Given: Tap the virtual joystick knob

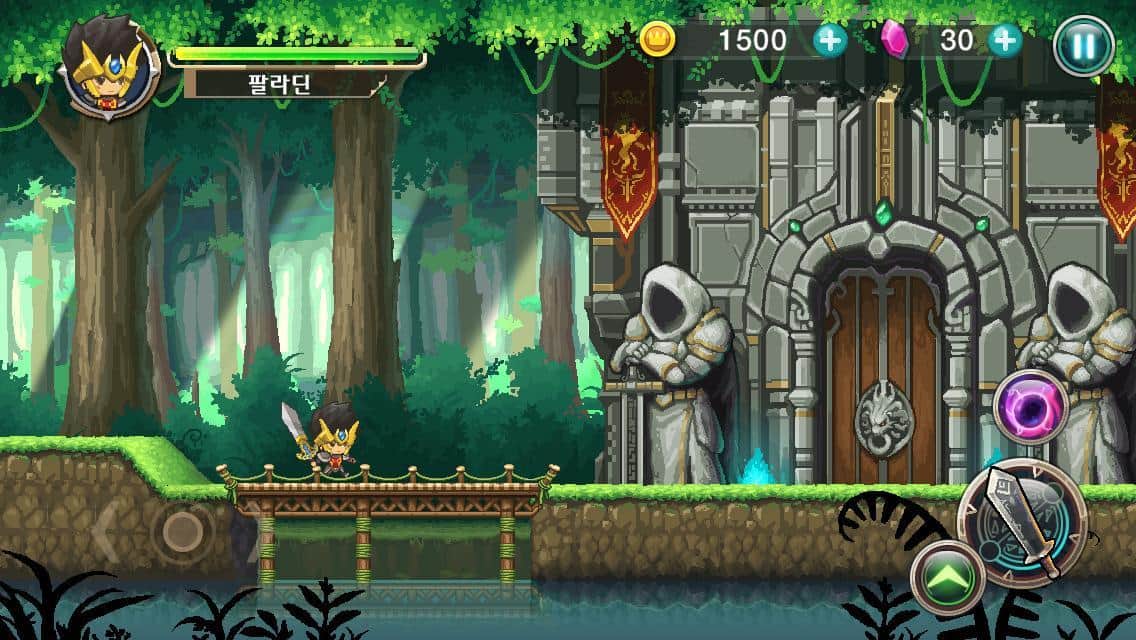Looking at the screenshot, I should coord(182,529).
